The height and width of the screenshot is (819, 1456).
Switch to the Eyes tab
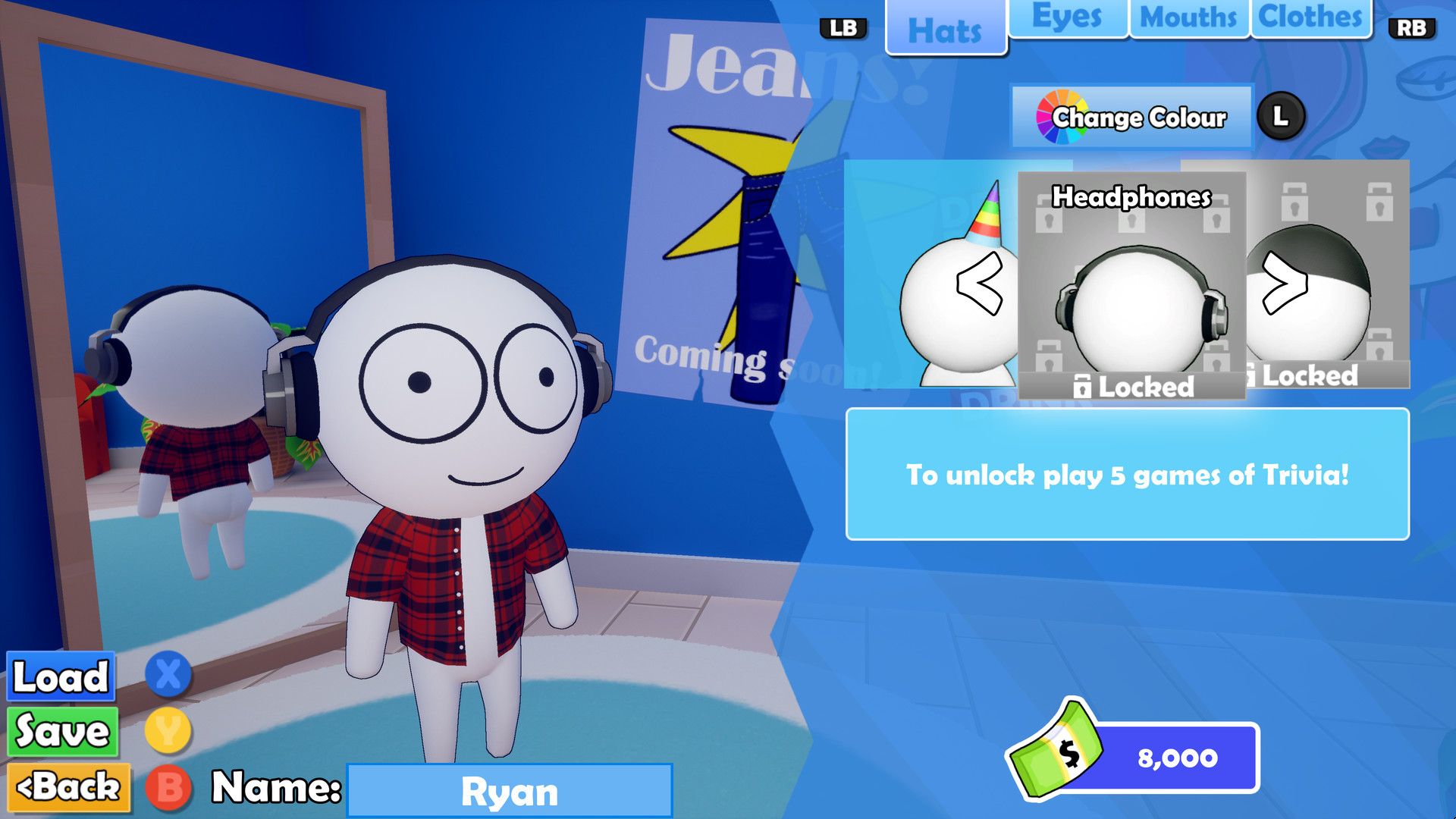[x=1067, y=15]
